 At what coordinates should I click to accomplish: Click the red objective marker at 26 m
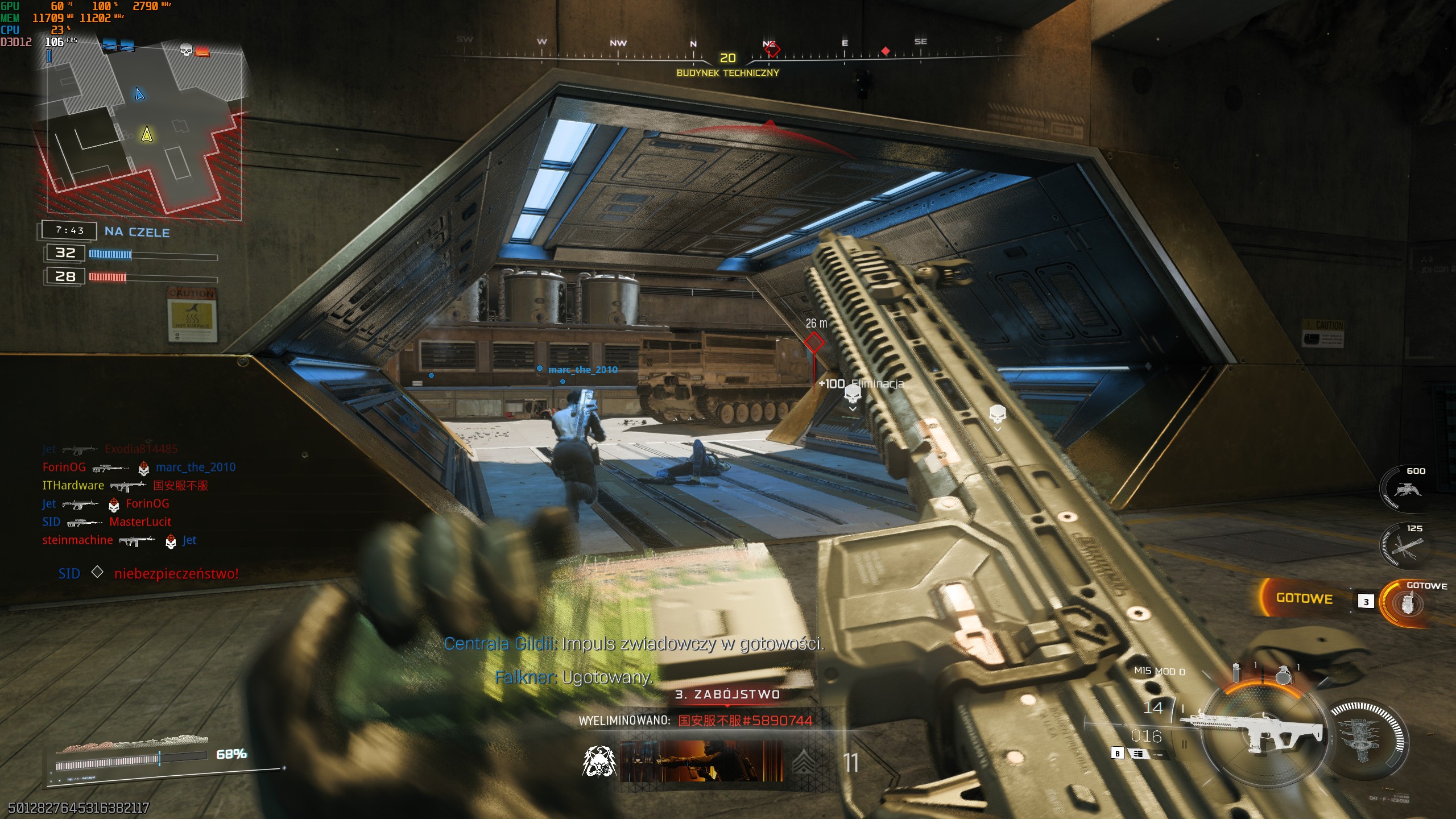[814, 342]
